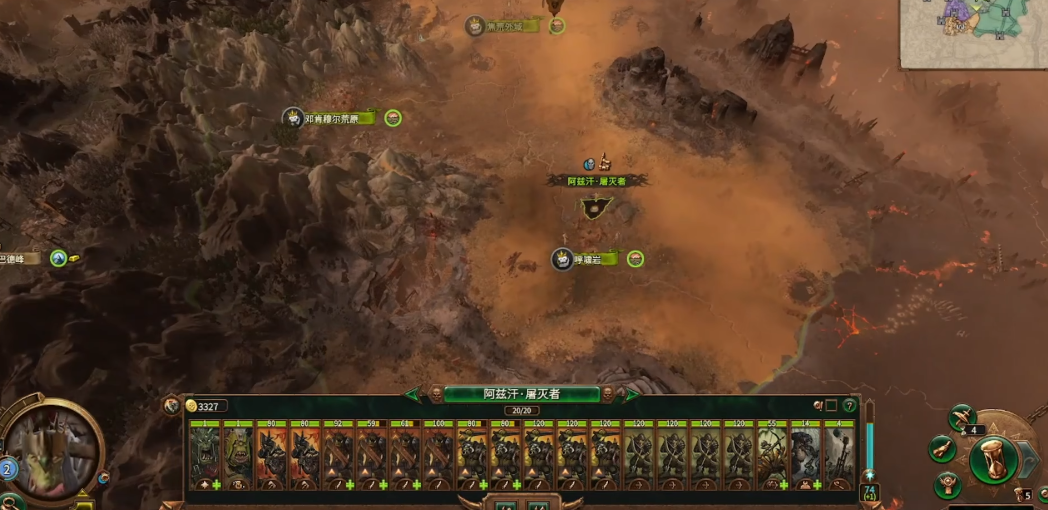1048x510 pixels.
Task: Click the round faction icon left of the treasury
Action: click(172, 406)
